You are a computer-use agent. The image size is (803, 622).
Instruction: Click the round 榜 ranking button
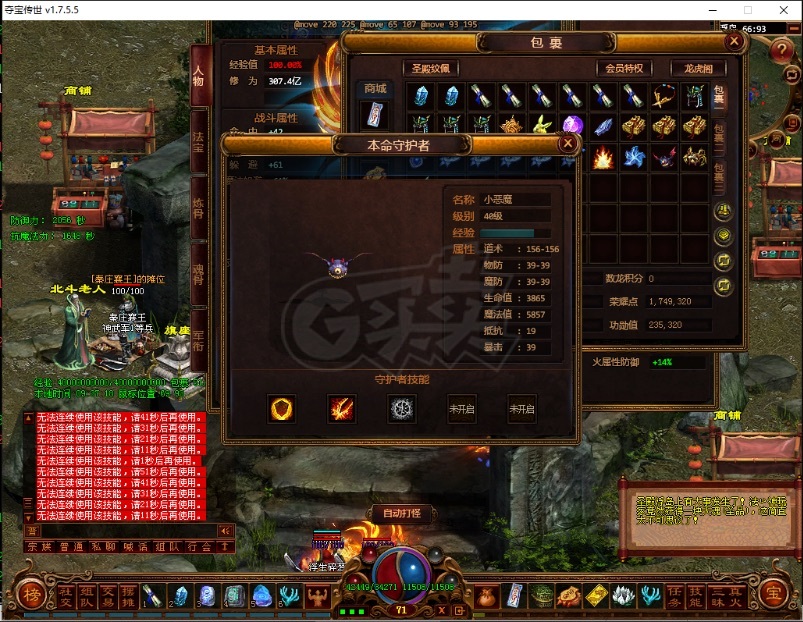[x=30, y=593]
